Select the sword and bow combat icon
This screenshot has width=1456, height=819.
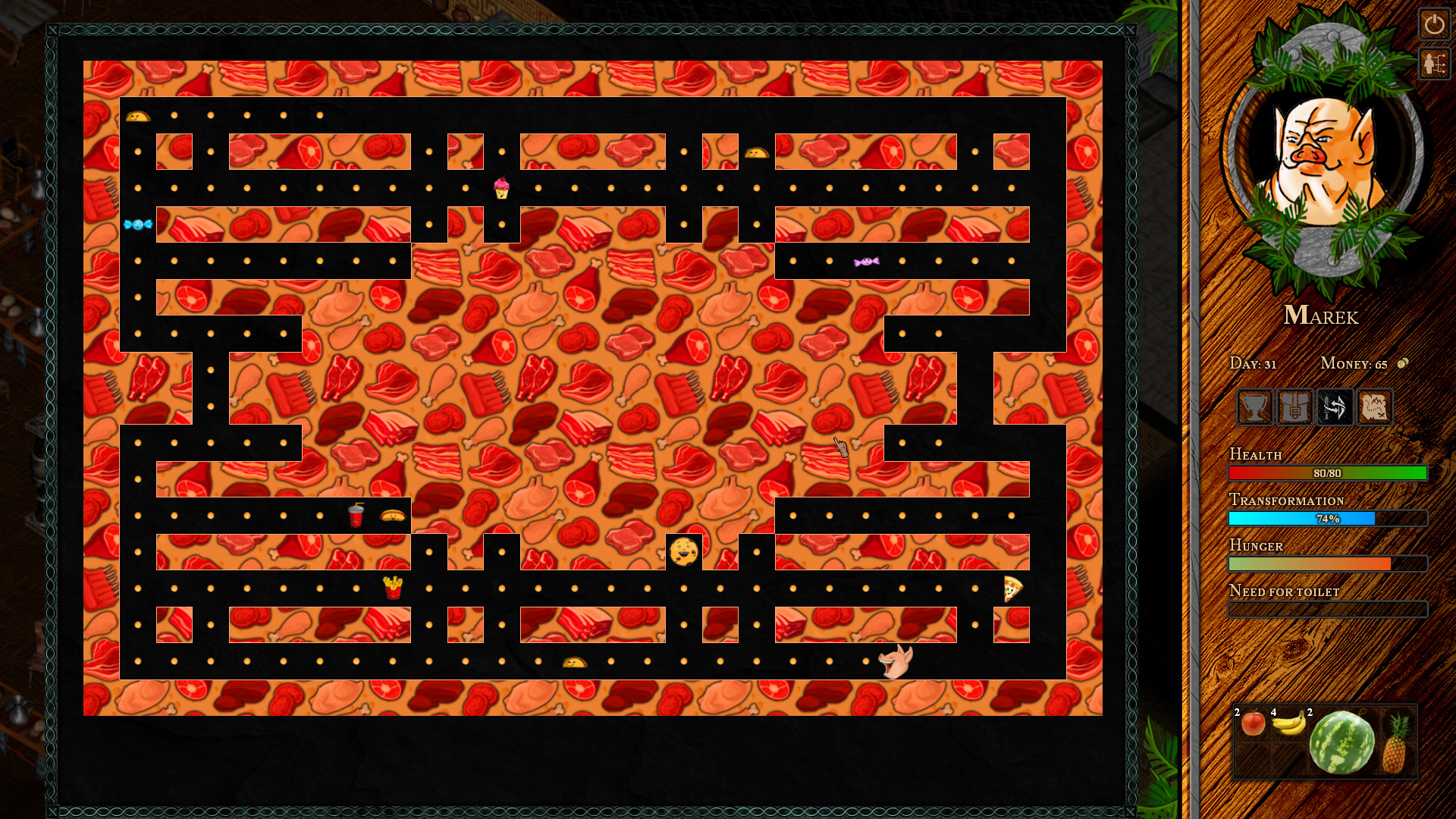pyautogui.click(x=1335, y=408)
